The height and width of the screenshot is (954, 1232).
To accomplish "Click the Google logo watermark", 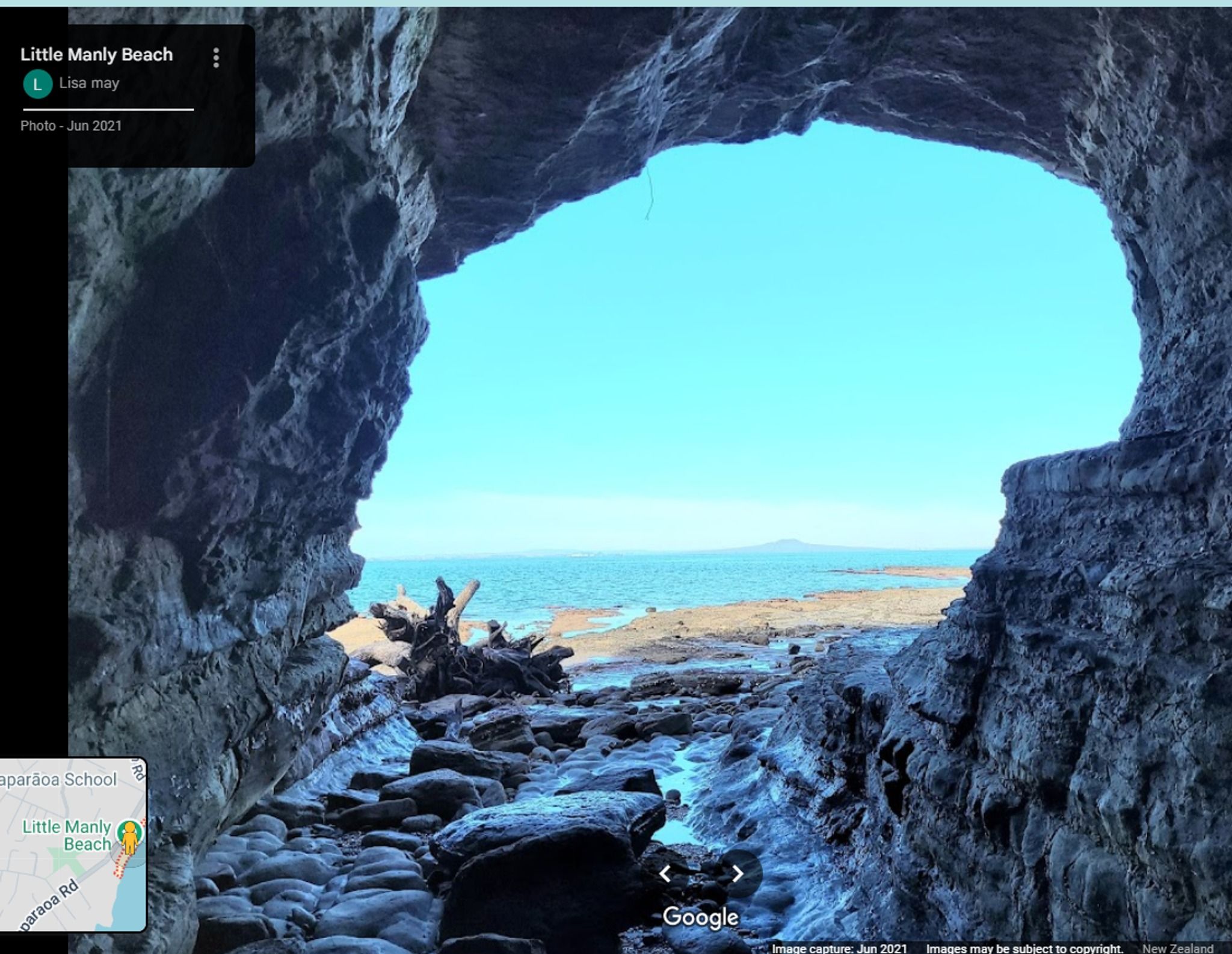I will click(700, 917).
